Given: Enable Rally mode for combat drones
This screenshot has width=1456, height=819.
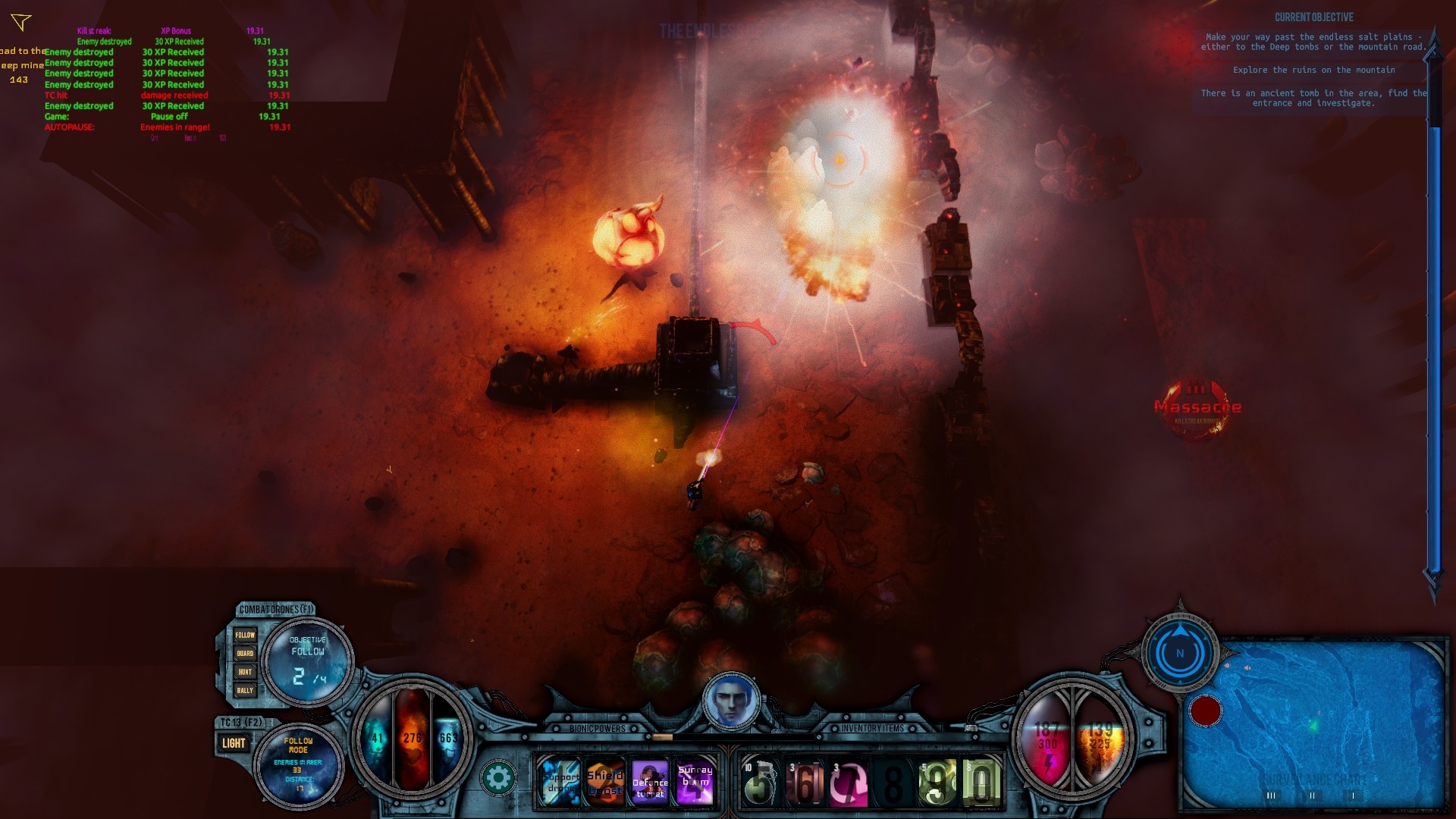Looking at the screenshot, I should click(246, 690).
